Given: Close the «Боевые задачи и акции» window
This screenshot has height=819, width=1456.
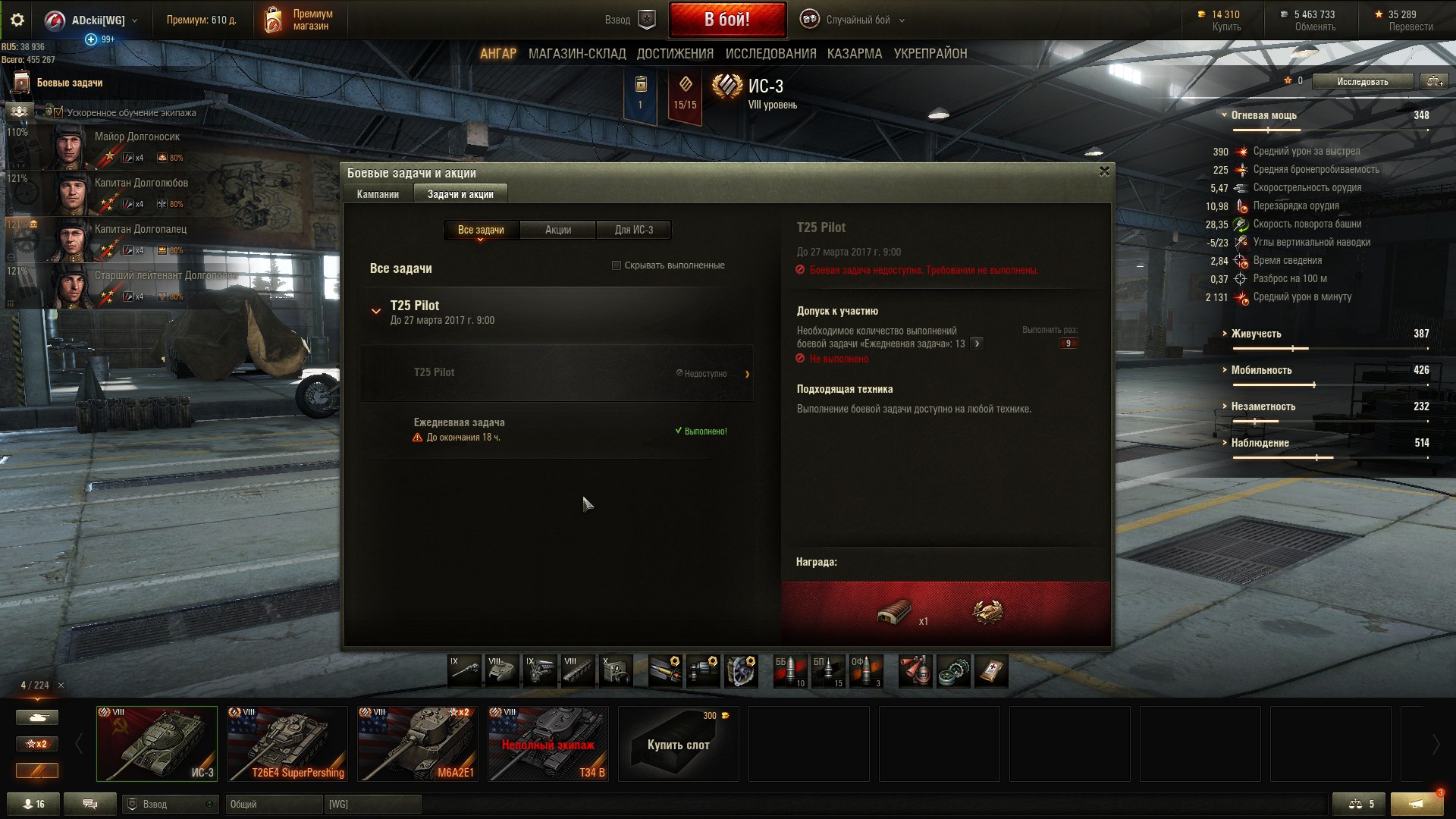Looking at the screenshot, I should click(1104, 171).
